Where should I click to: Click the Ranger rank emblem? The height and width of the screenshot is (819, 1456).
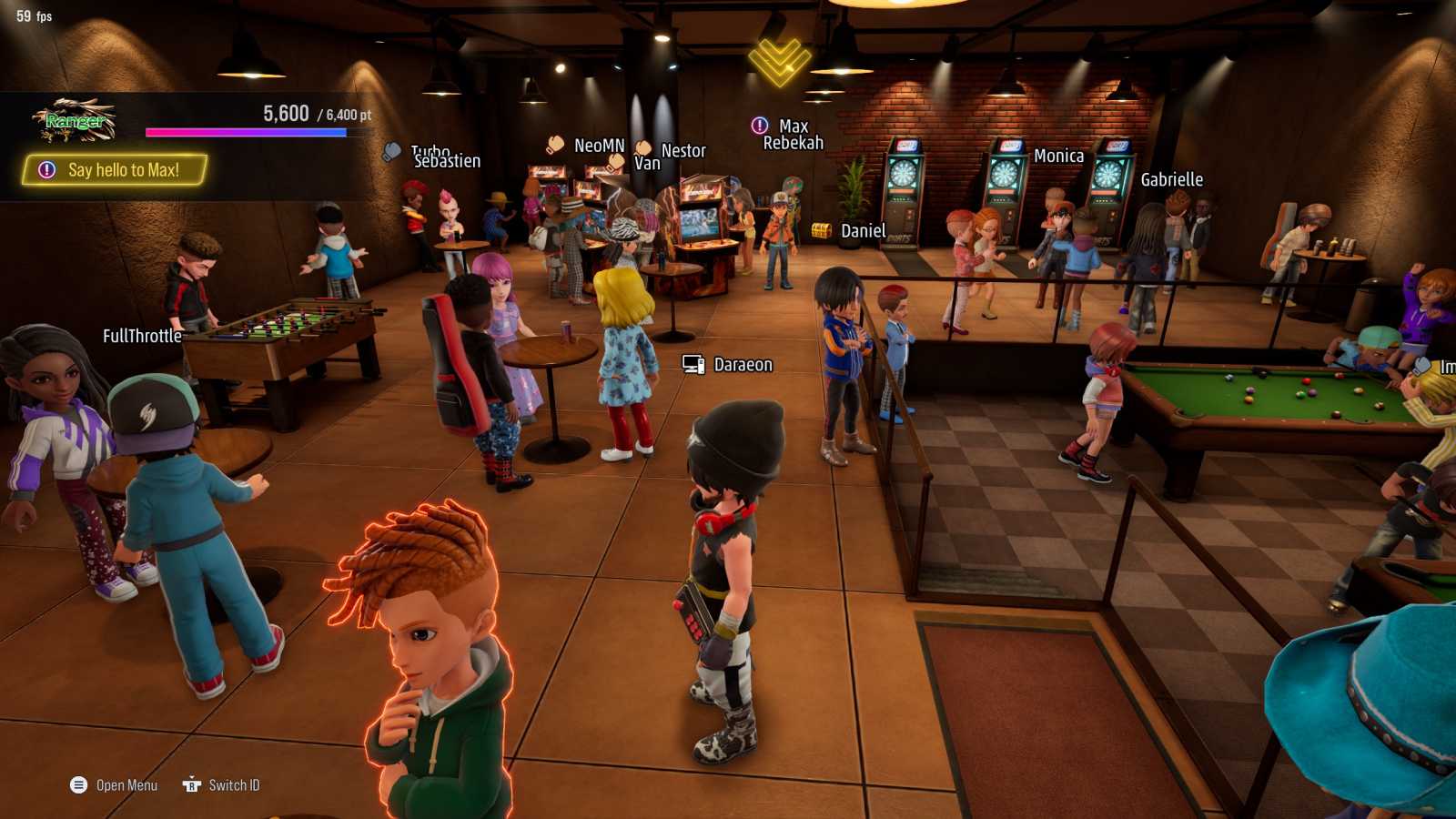point(75,120)
